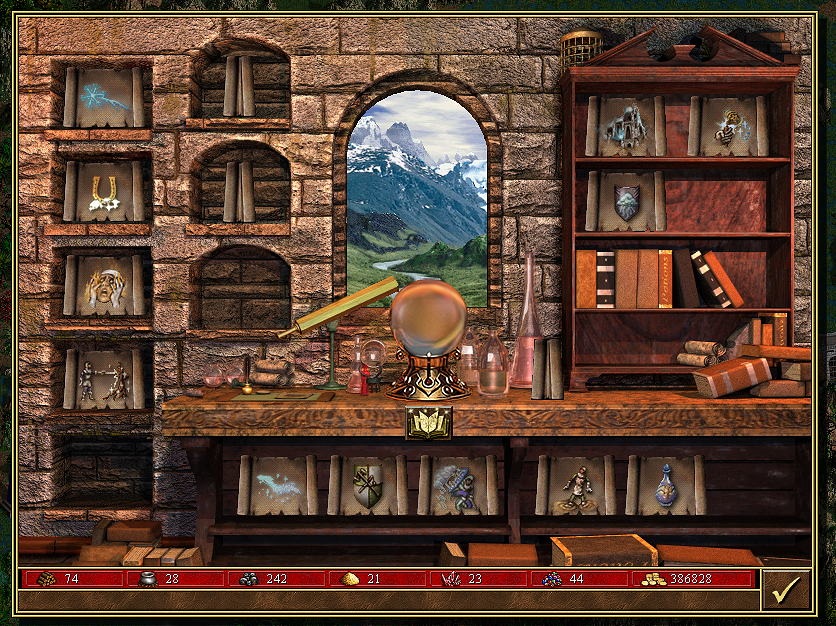836x626 pixels.
Task: Choose the scroll with a mud-stuck figure
Action: point(576,485)
